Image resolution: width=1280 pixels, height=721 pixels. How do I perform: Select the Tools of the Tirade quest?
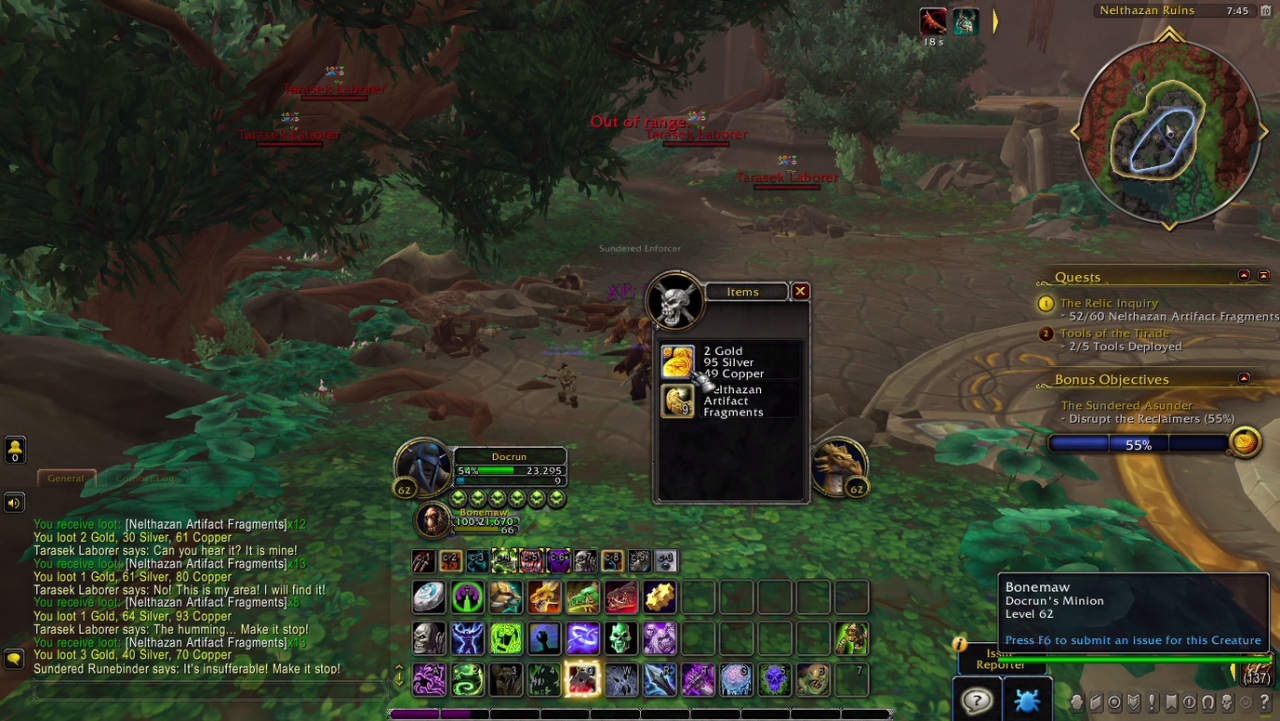point(1114,333)
